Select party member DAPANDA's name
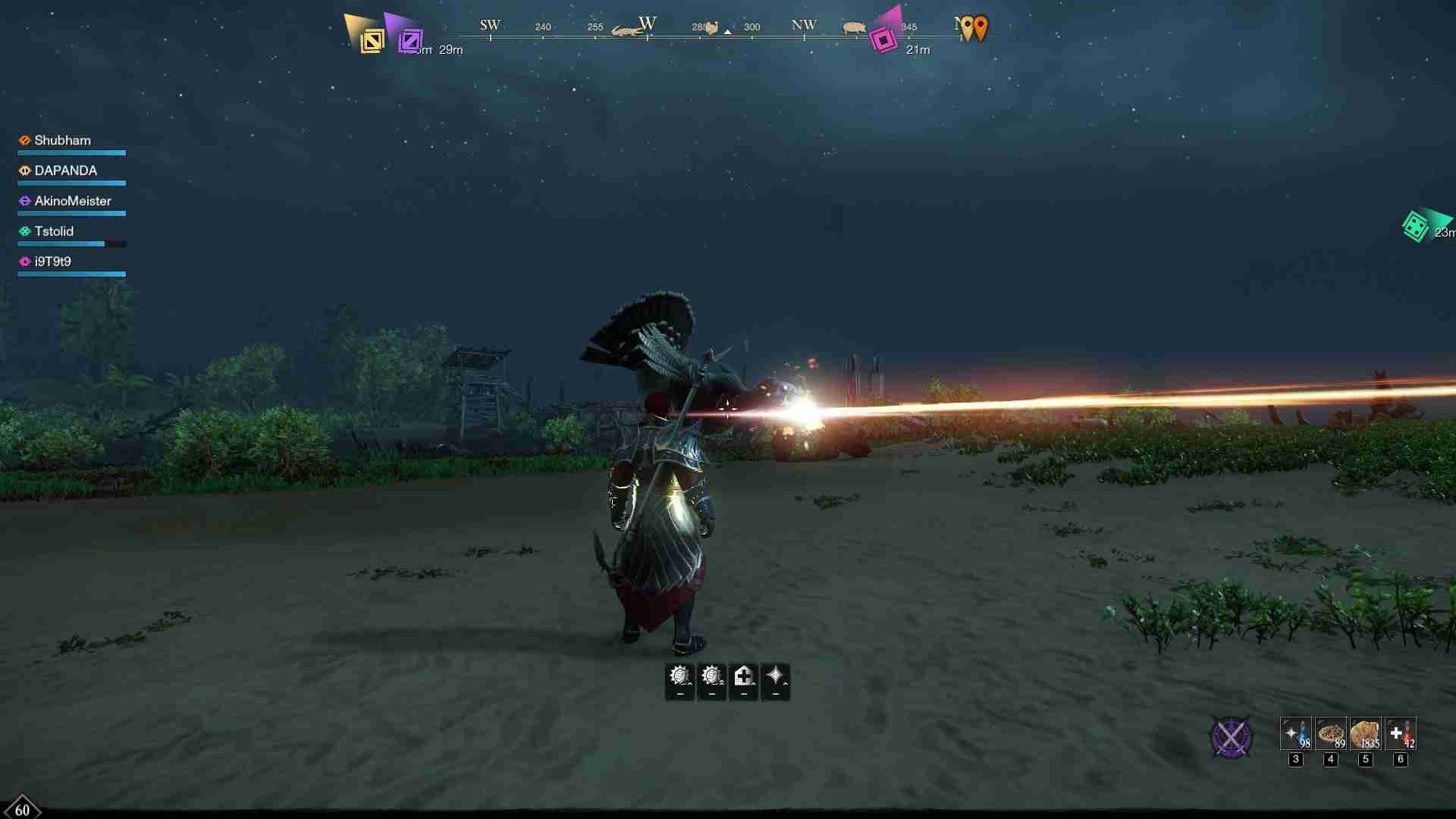The height and width of the screenshot is (819, 1456). [65, 170]
